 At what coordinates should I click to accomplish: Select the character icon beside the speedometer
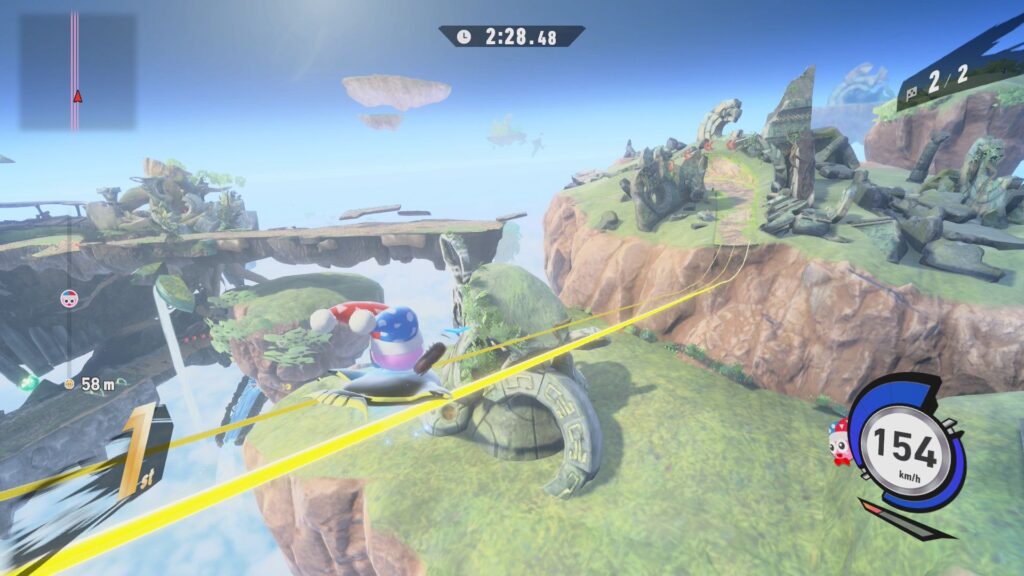[838, 433]
